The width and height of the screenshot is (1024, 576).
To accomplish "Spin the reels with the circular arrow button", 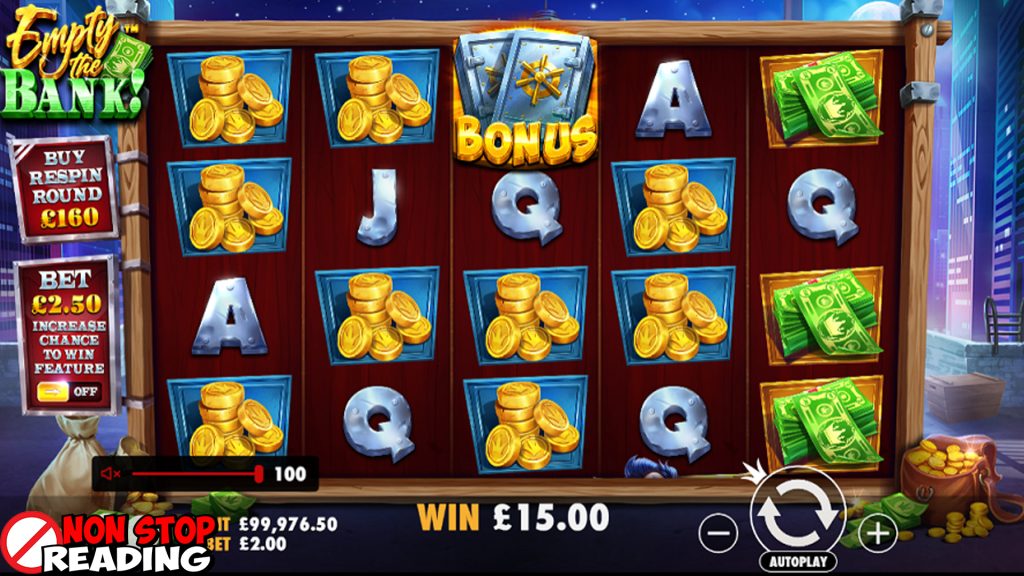I will (x=797, y=511).
